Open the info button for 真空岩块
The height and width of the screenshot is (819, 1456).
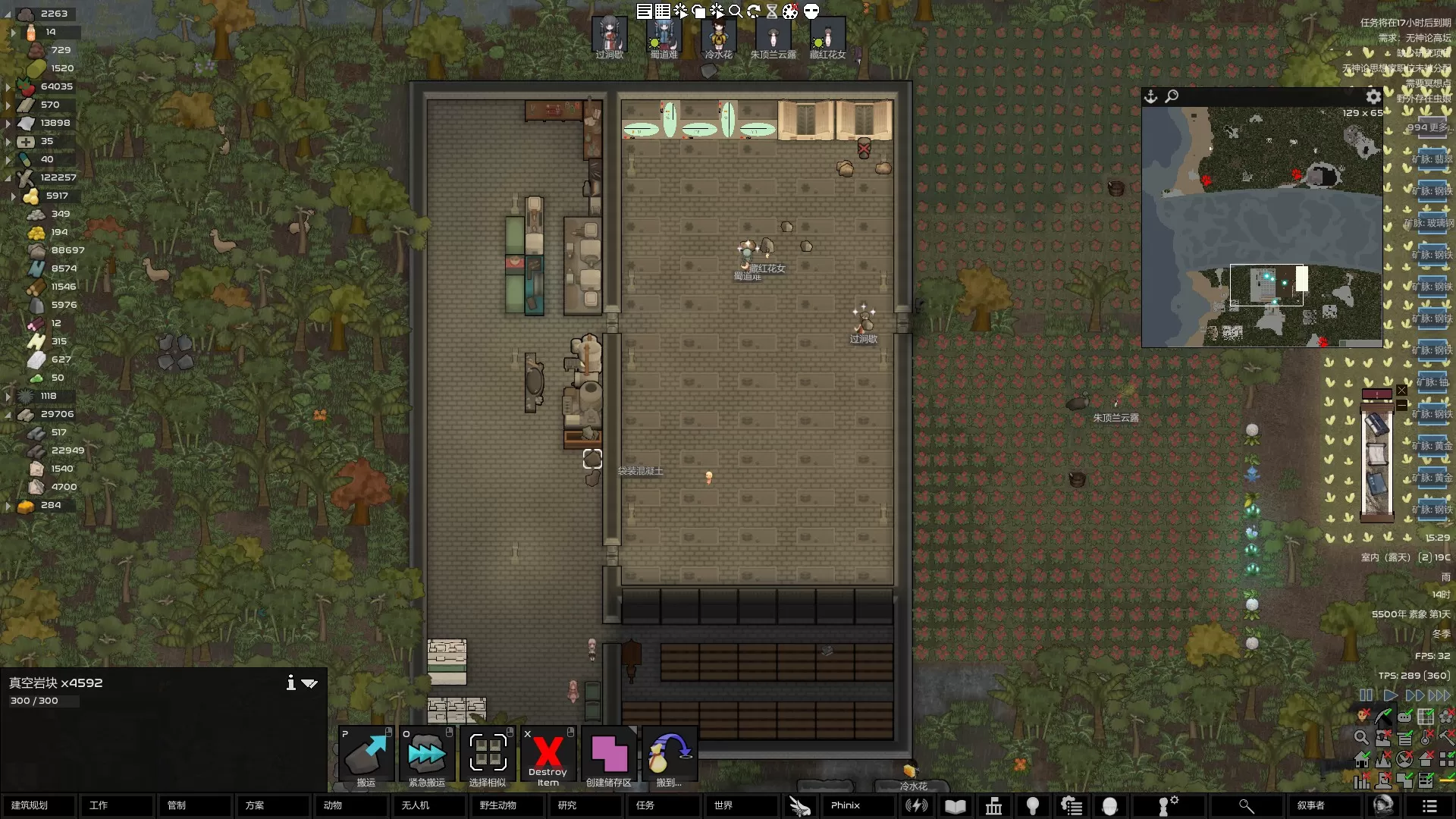click(x=290, y=682)
